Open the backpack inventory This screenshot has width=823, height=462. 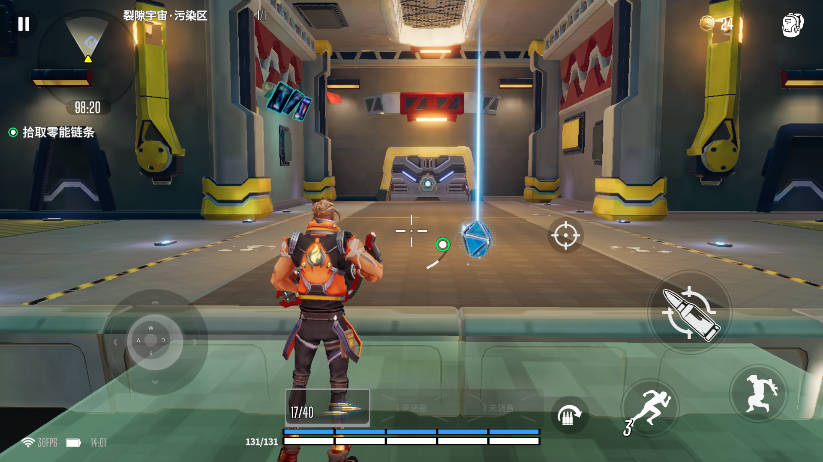tap(793, 25)
